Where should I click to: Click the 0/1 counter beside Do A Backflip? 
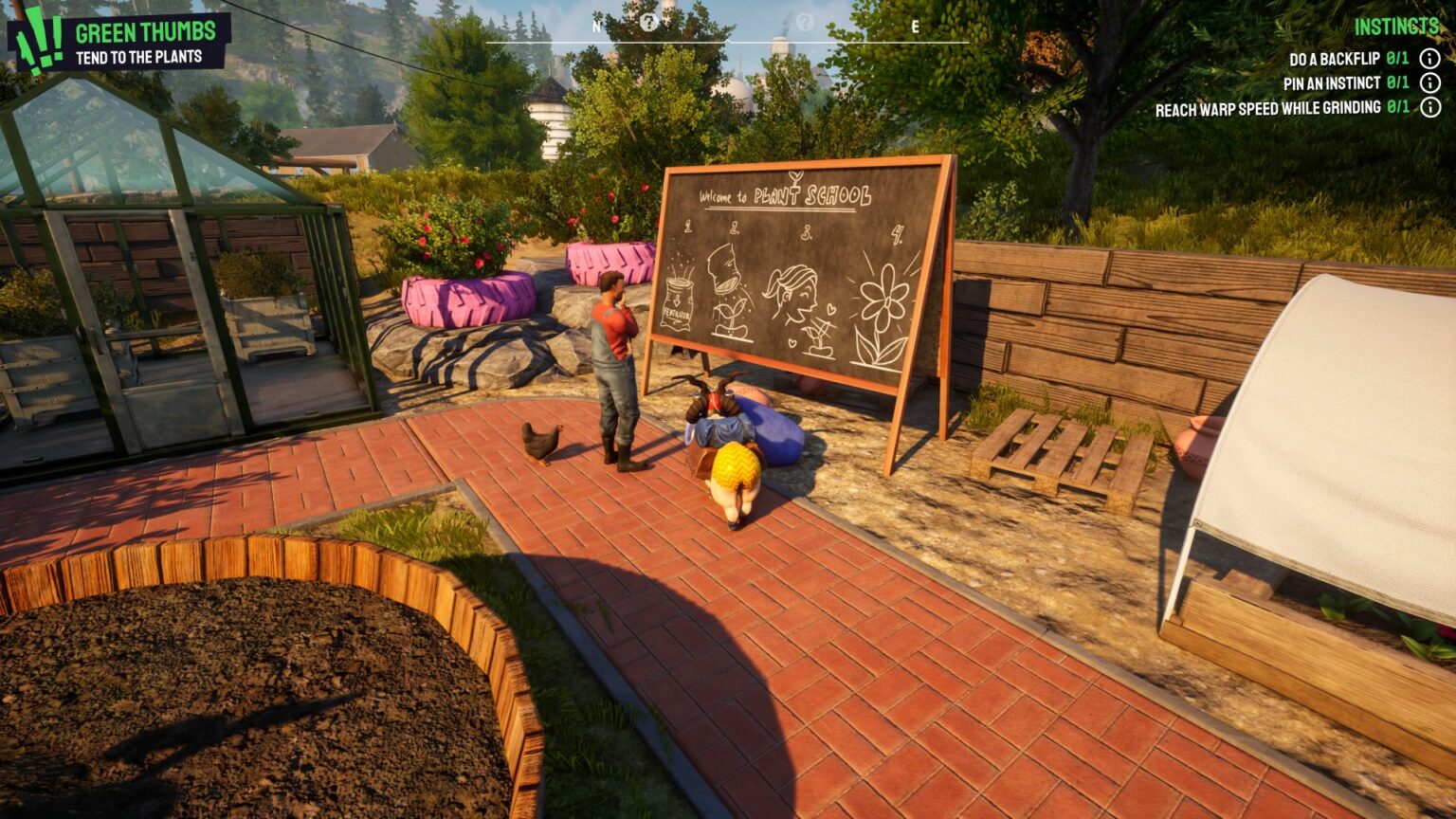pyautogui.click(x=1395, y=58)
